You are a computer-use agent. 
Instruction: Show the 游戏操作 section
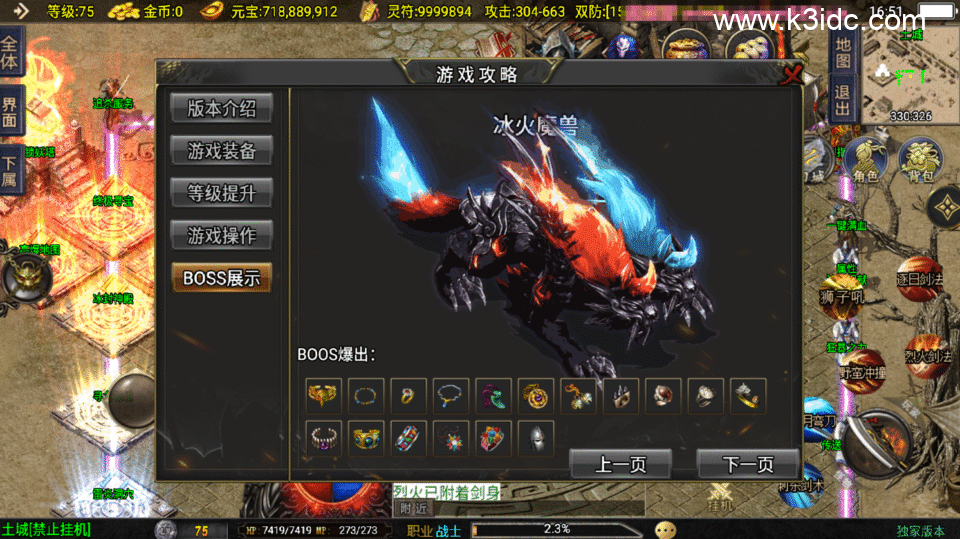click(221, 236)
